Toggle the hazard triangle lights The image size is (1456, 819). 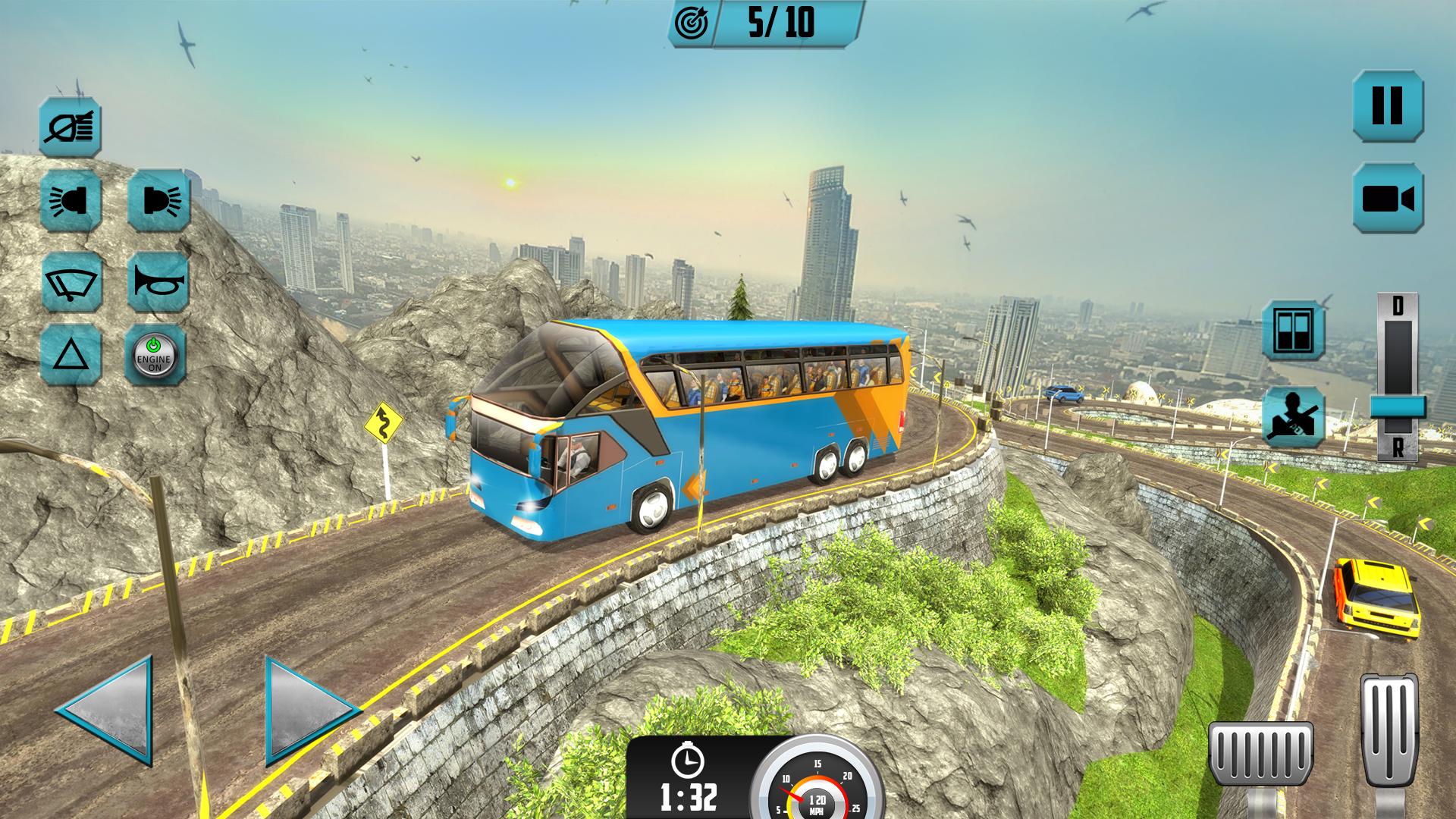pos(71,355)
